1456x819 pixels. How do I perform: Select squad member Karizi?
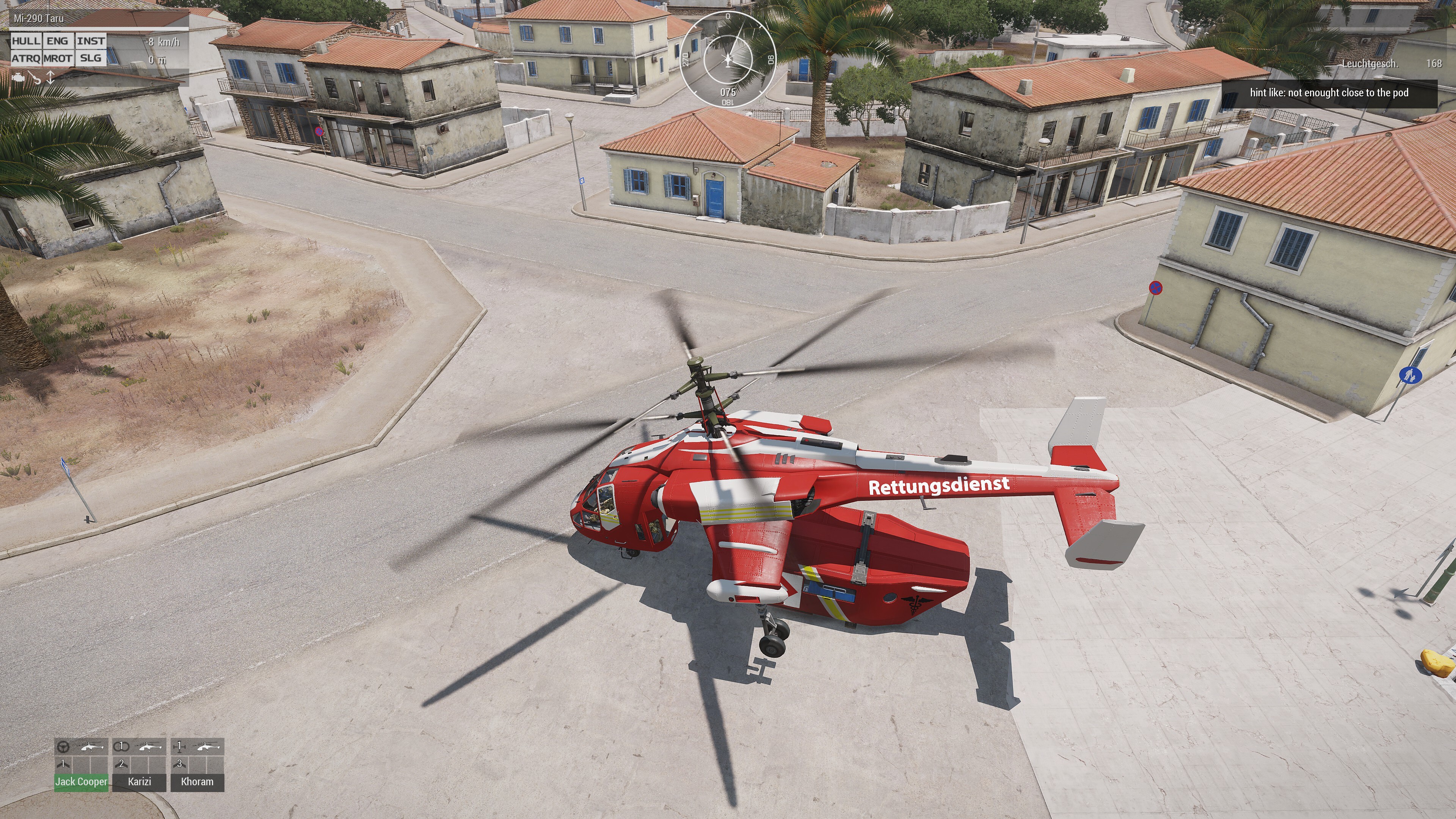[x=139, y=782]
